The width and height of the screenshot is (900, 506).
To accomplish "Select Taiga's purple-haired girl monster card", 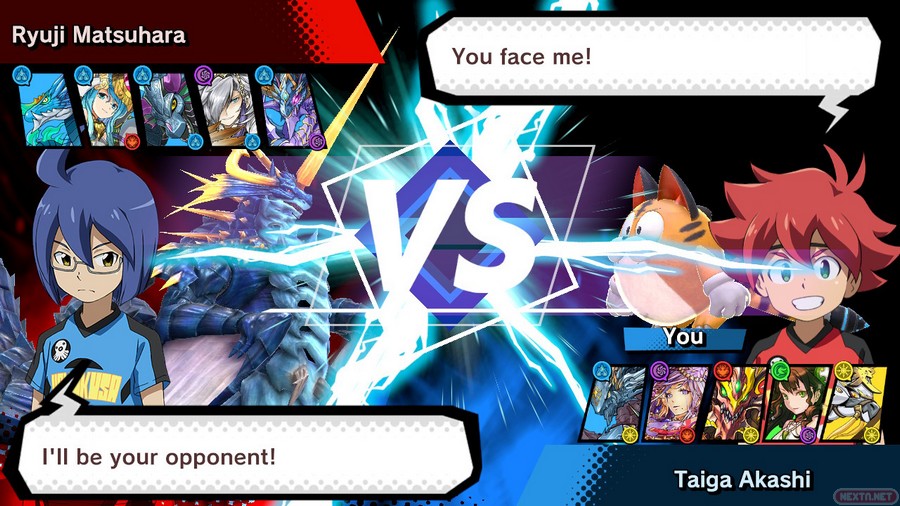I will point(675,402).
